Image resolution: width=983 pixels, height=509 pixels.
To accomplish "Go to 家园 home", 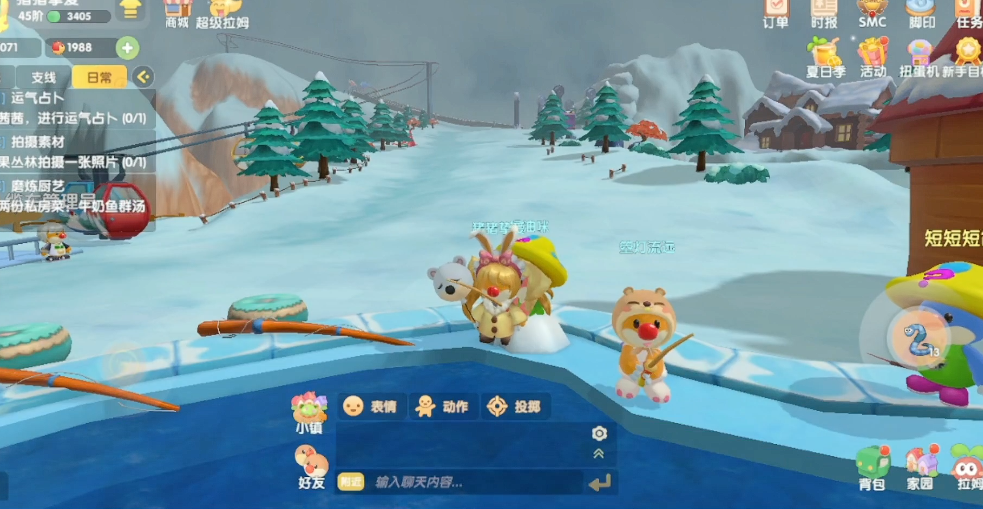I will (x=920, y=468).
